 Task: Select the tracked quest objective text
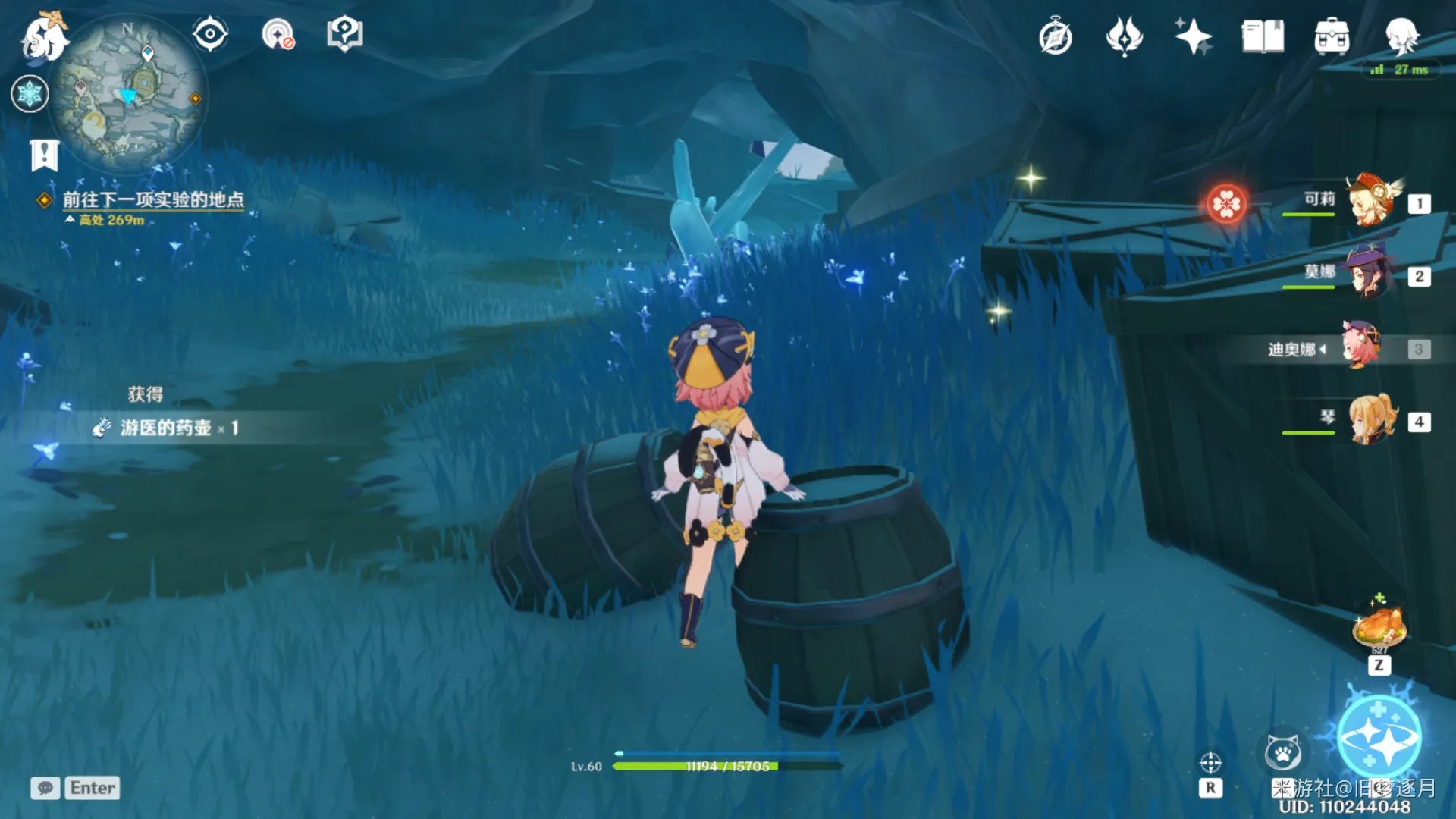click(153, 199)
